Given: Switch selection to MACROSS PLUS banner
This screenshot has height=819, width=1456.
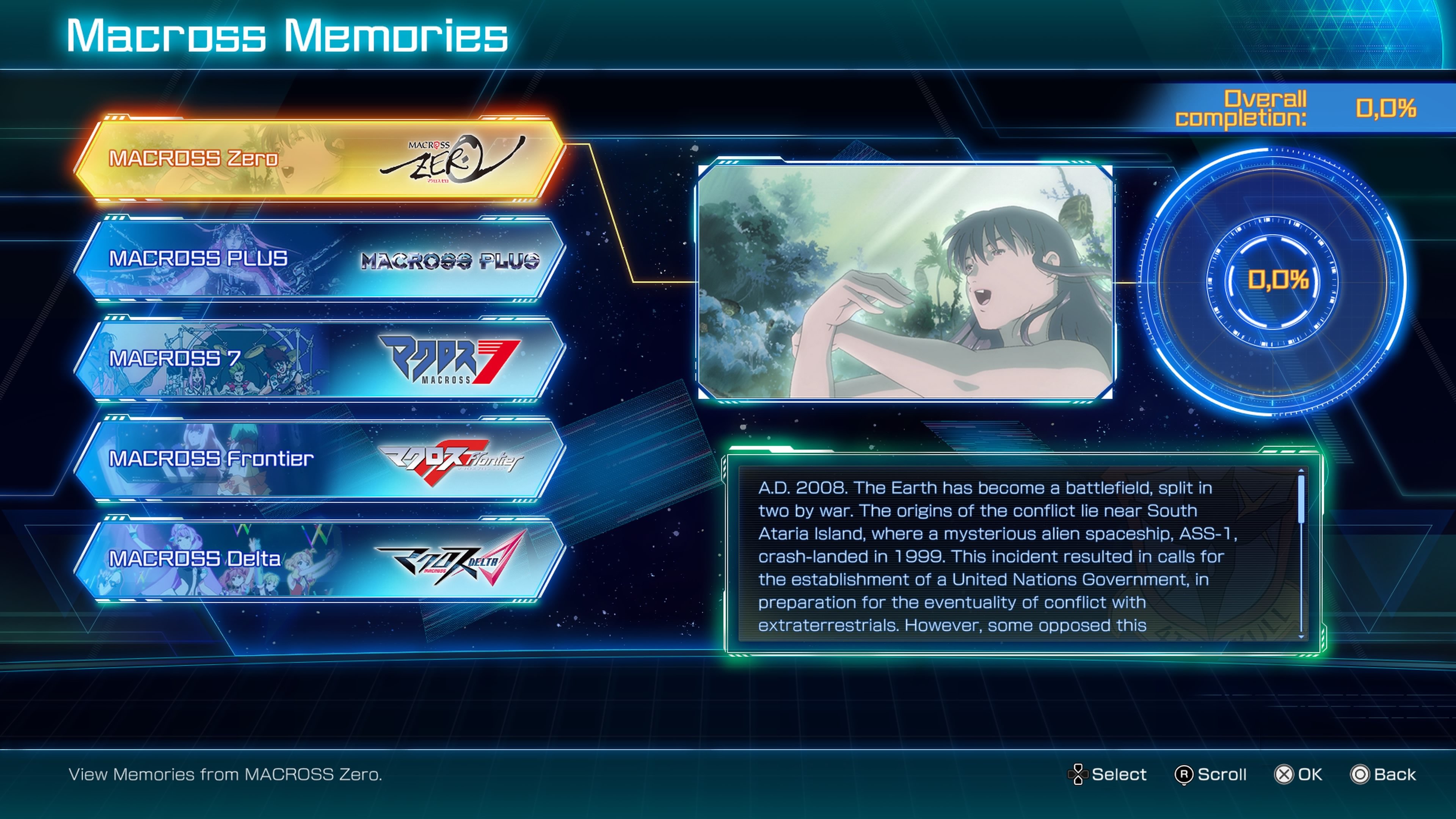Looking at the screenshot, I should (226, 260).
